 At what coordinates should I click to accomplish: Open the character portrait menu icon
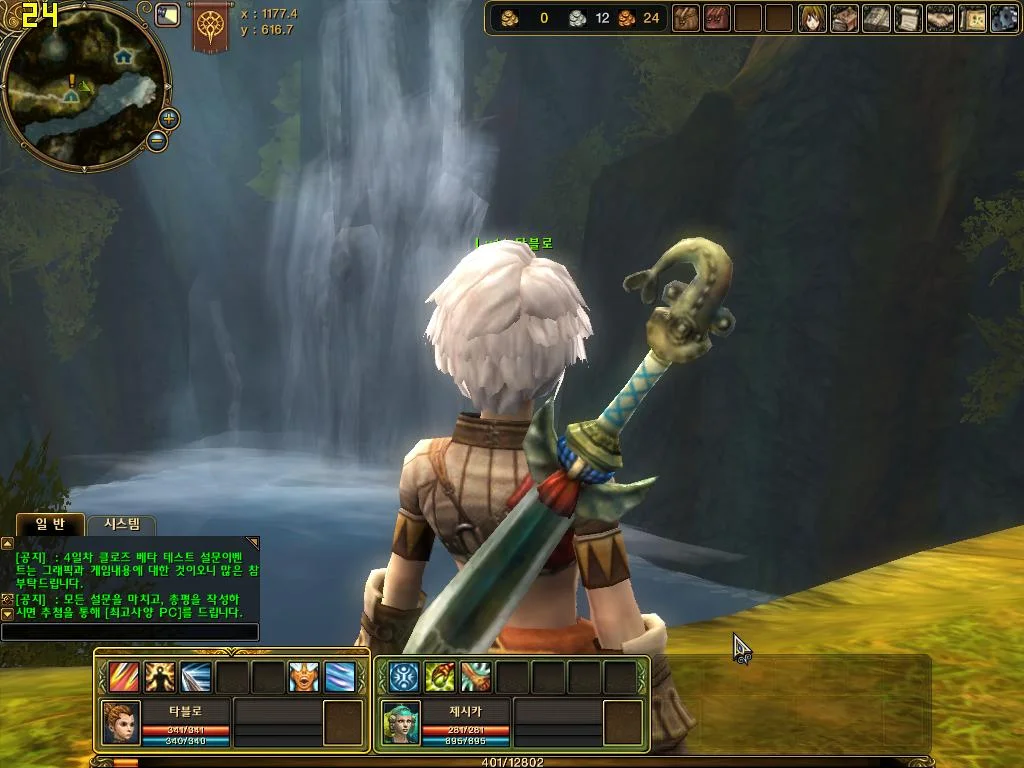pos(812,18)
